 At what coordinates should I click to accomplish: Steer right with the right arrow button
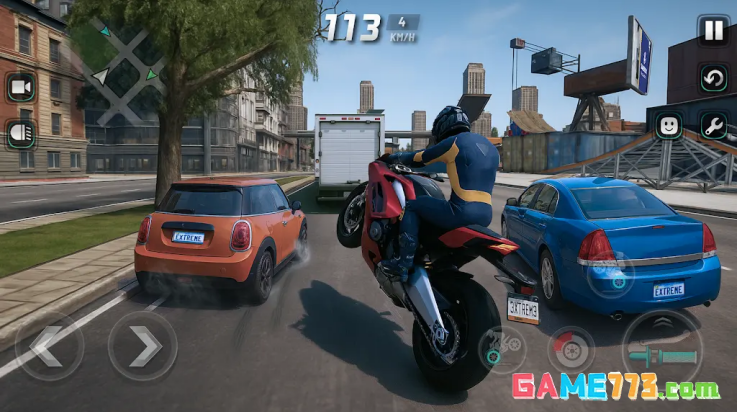(142, 346)
